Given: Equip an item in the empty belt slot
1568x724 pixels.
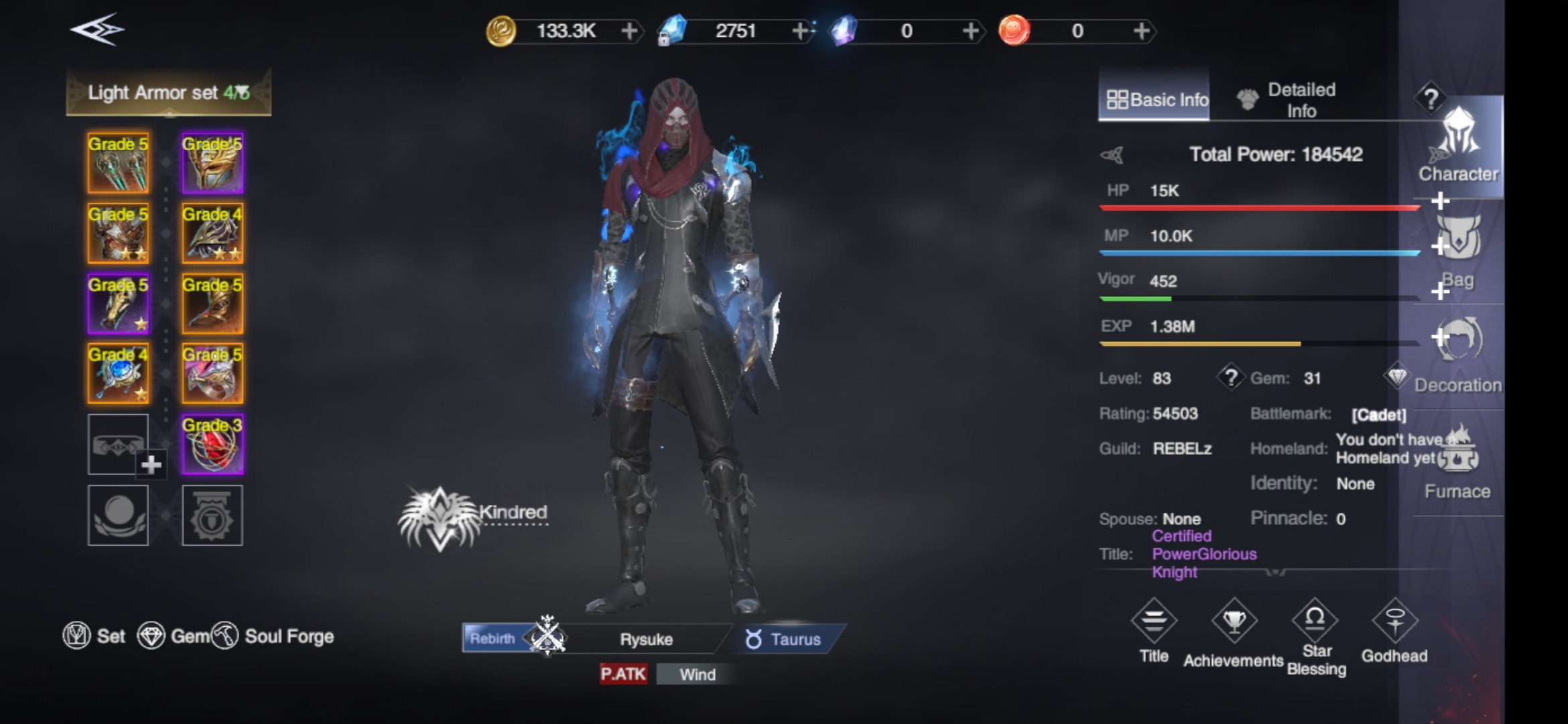Looking at the screenshot, I should coord(118,444).
